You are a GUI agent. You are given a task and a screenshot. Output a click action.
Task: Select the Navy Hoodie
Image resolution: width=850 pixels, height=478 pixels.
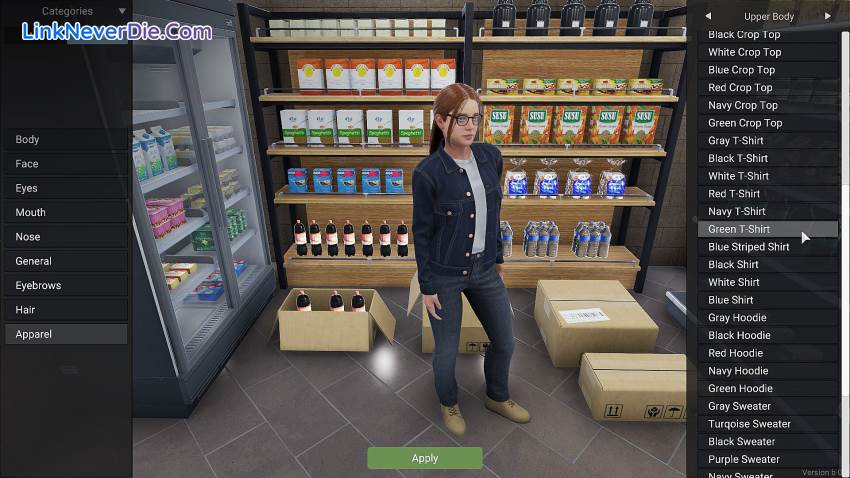767,371
